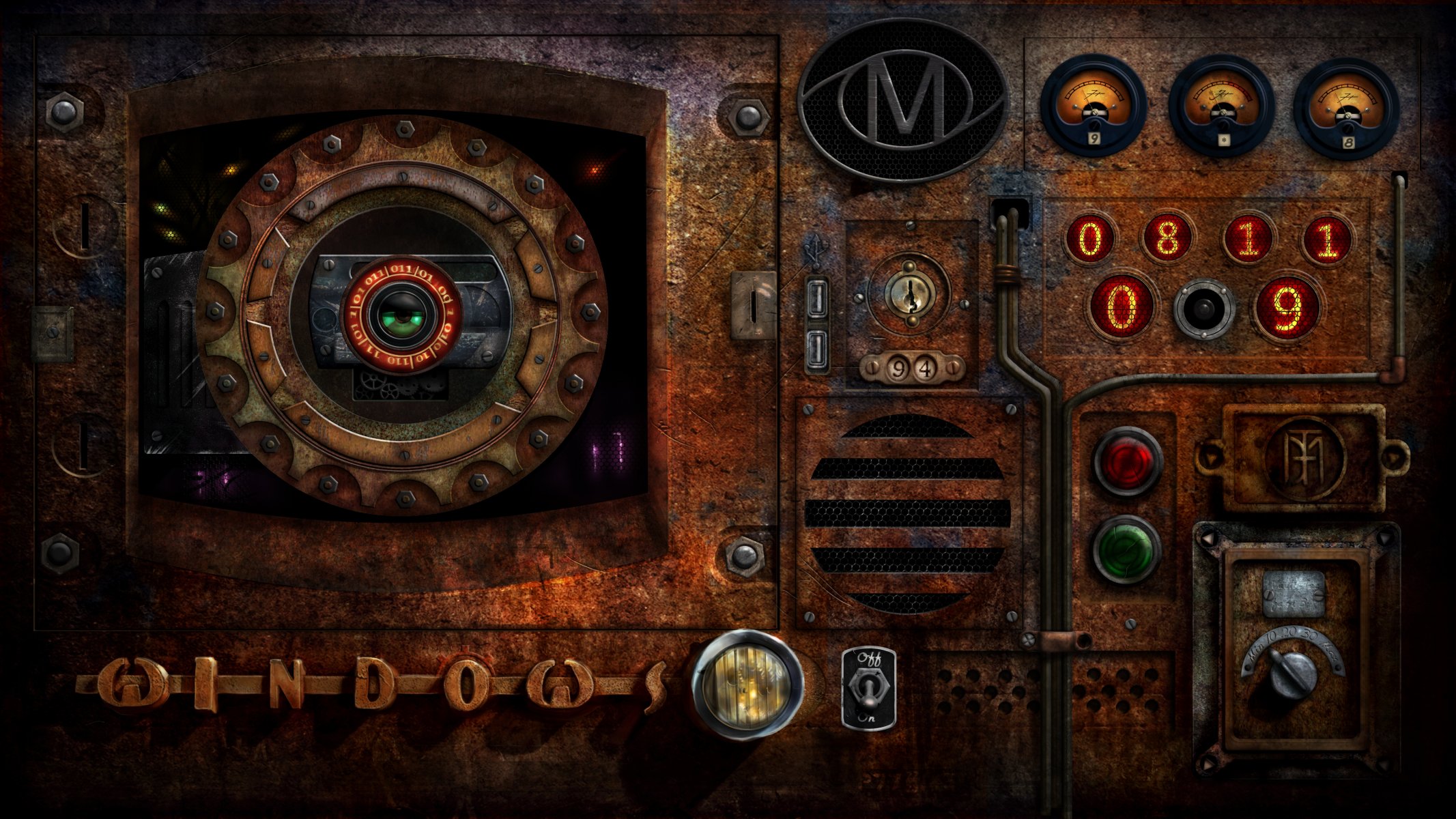Click the red round button
This screenshot has height=819, width=1456.
coord(1127,461)
